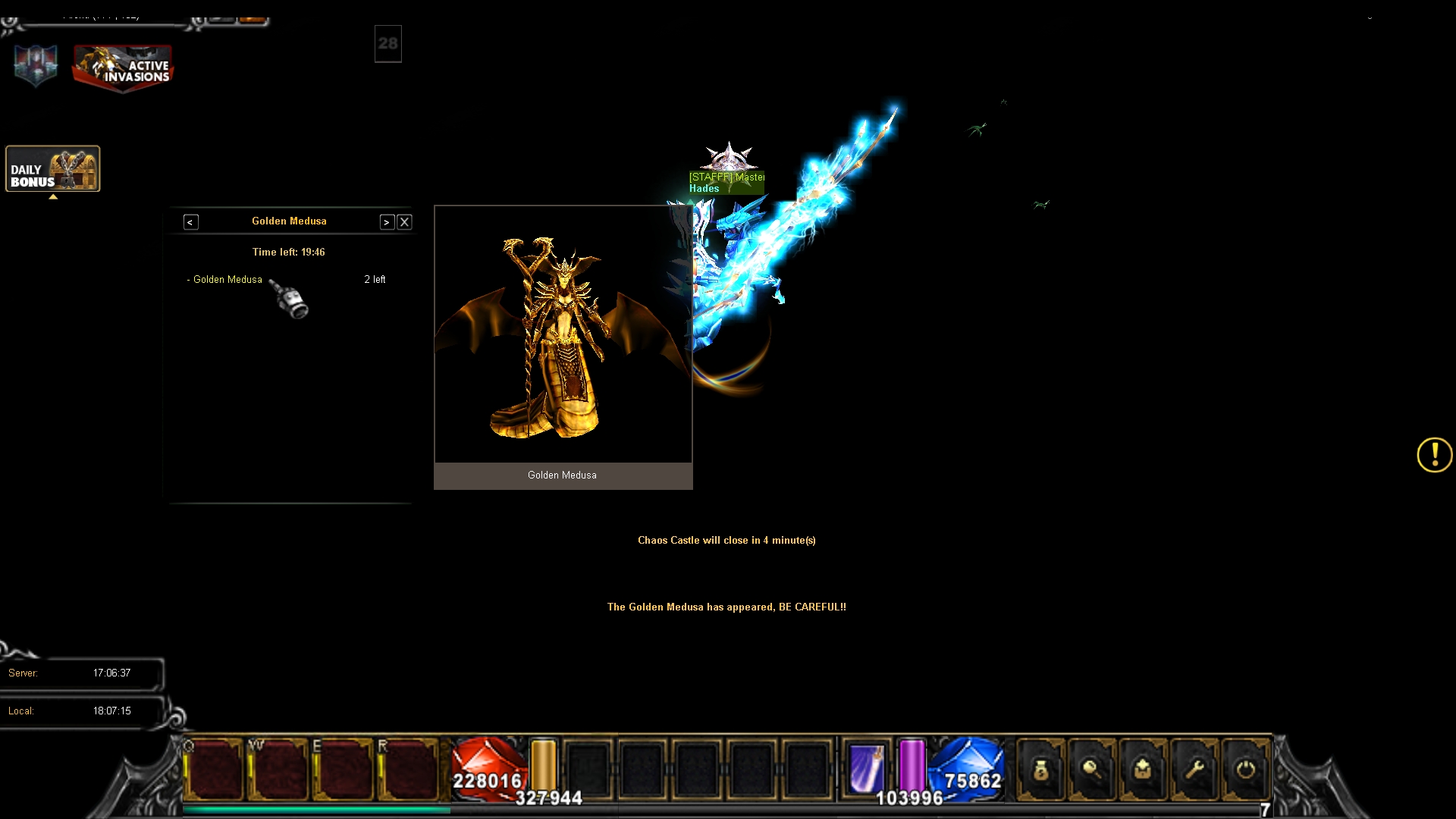
Task: Click the shield emblem icon
Action: click(x=36, y=65)
